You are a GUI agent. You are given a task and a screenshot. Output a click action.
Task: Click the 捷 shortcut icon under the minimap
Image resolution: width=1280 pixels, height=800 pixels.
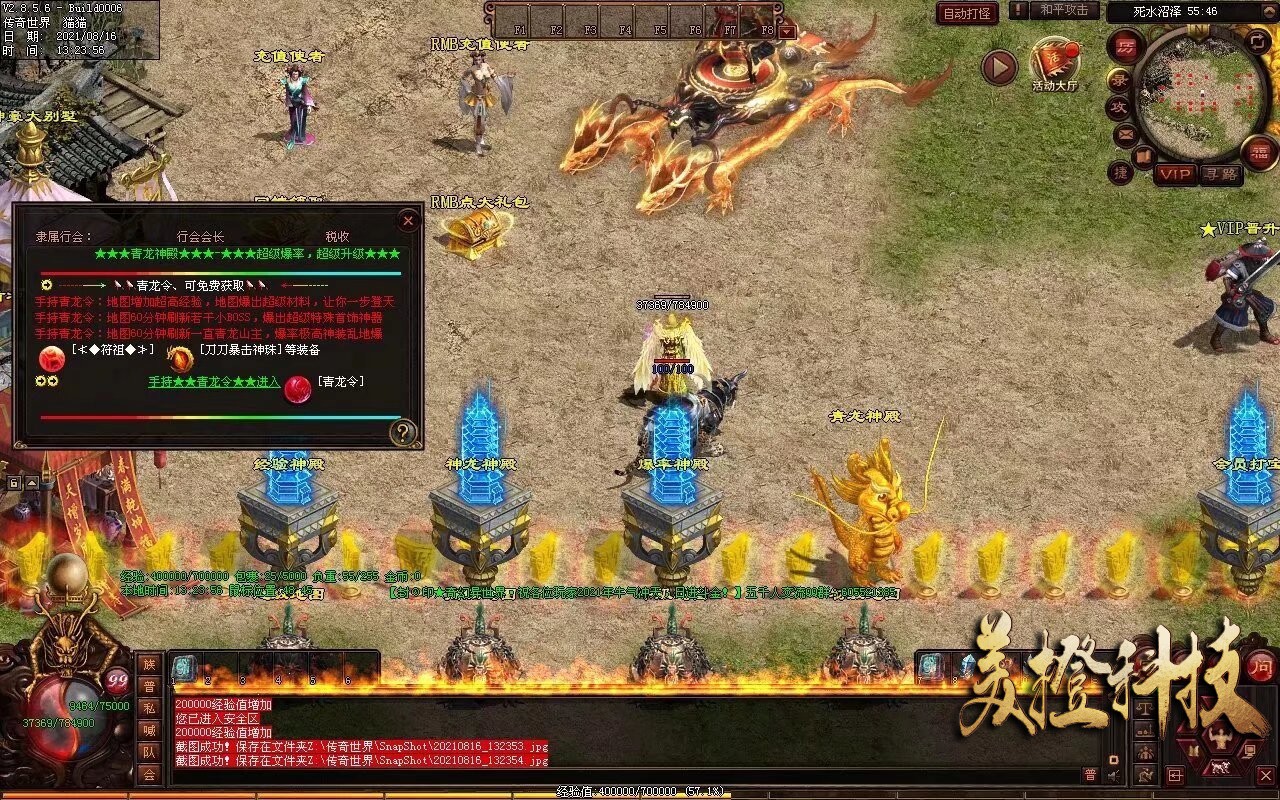[x=1121, y=171]
